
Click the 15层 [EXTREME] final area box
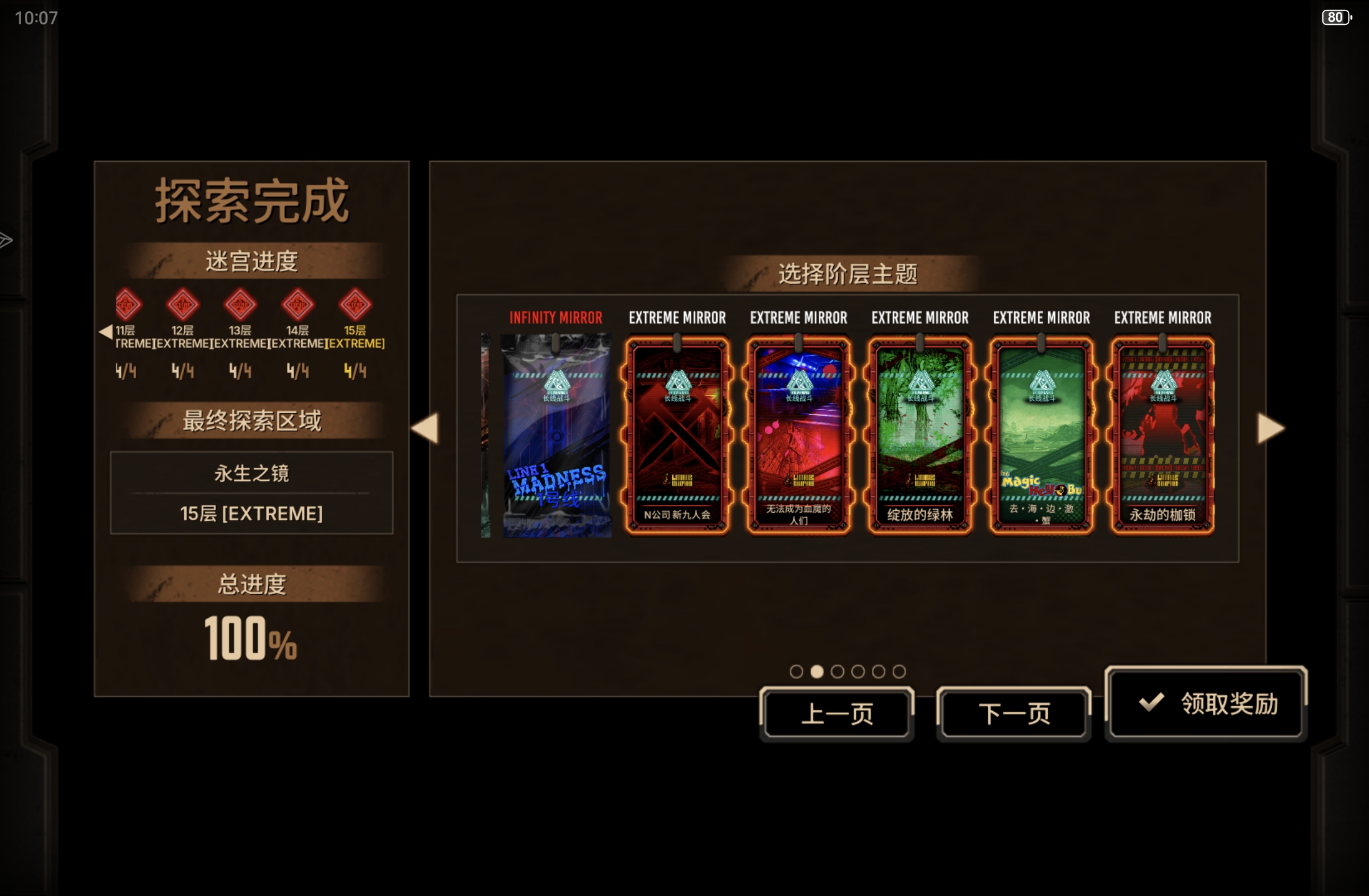251,513
